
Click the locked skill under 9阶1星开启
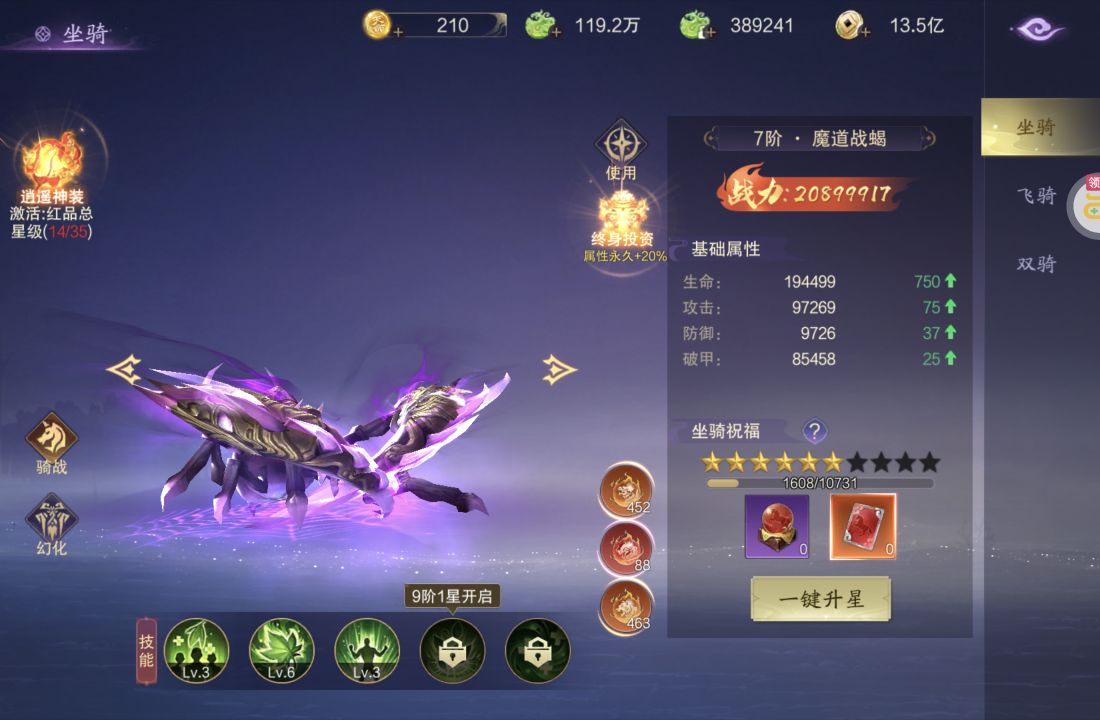click(x=452, y=650)
